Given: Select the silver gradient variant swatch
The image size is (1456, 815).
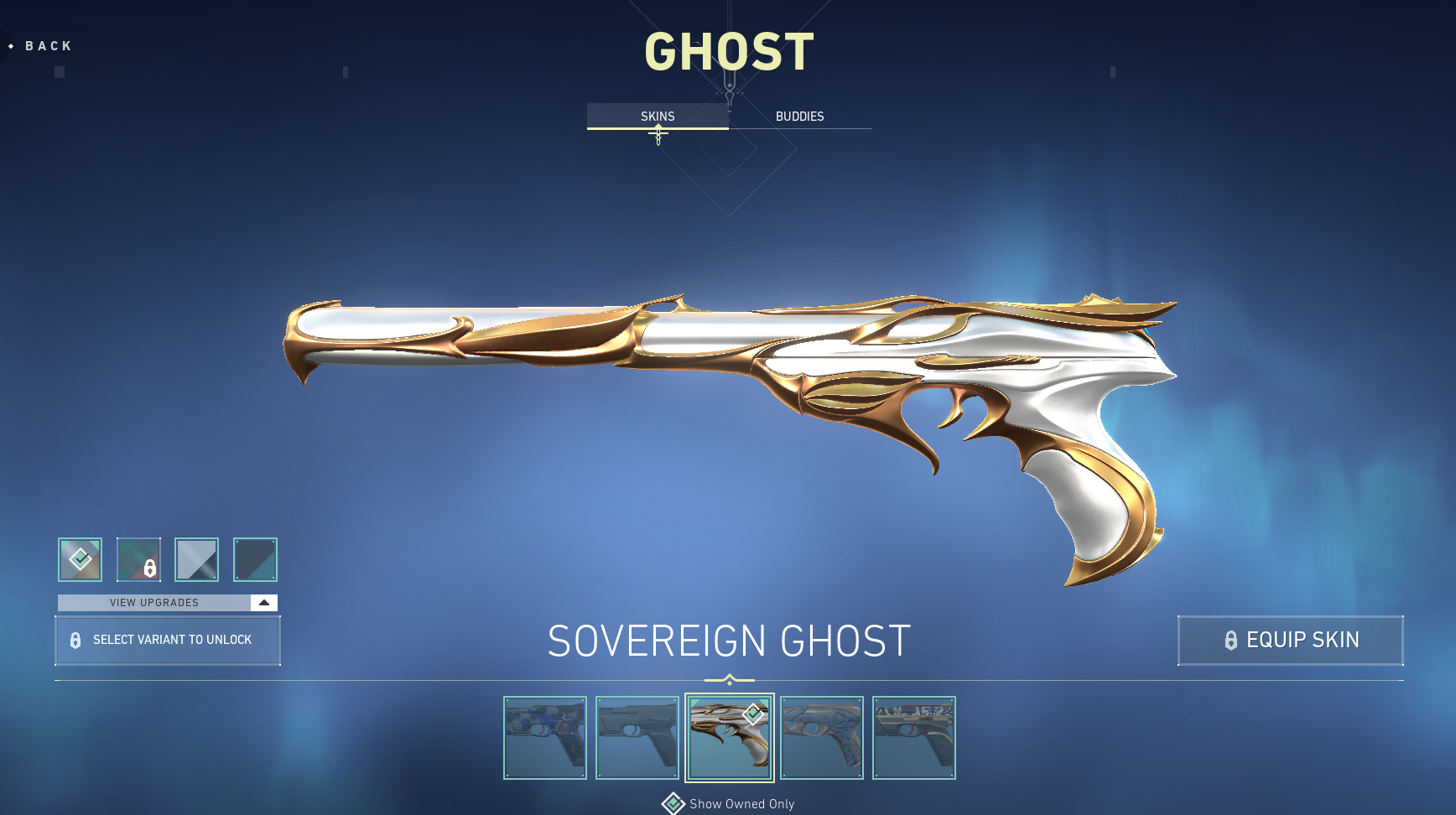Looking at the screenshot, I should (x=196, y=559).
